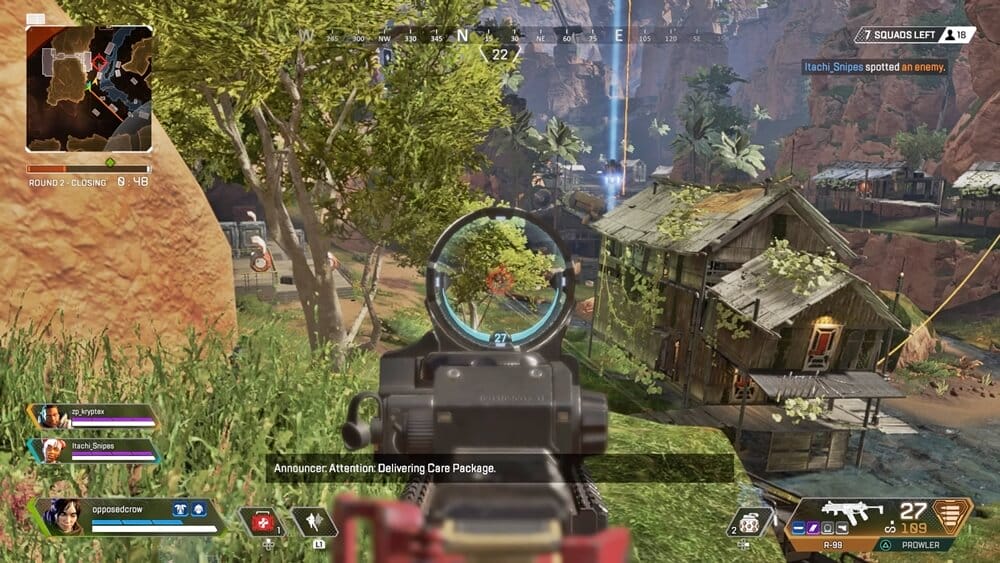Image resolution: width=1000 pixels, height=563 pixels.
Task: Click the red enemy ping marker on minimap
Action: [x=99, y=63]
